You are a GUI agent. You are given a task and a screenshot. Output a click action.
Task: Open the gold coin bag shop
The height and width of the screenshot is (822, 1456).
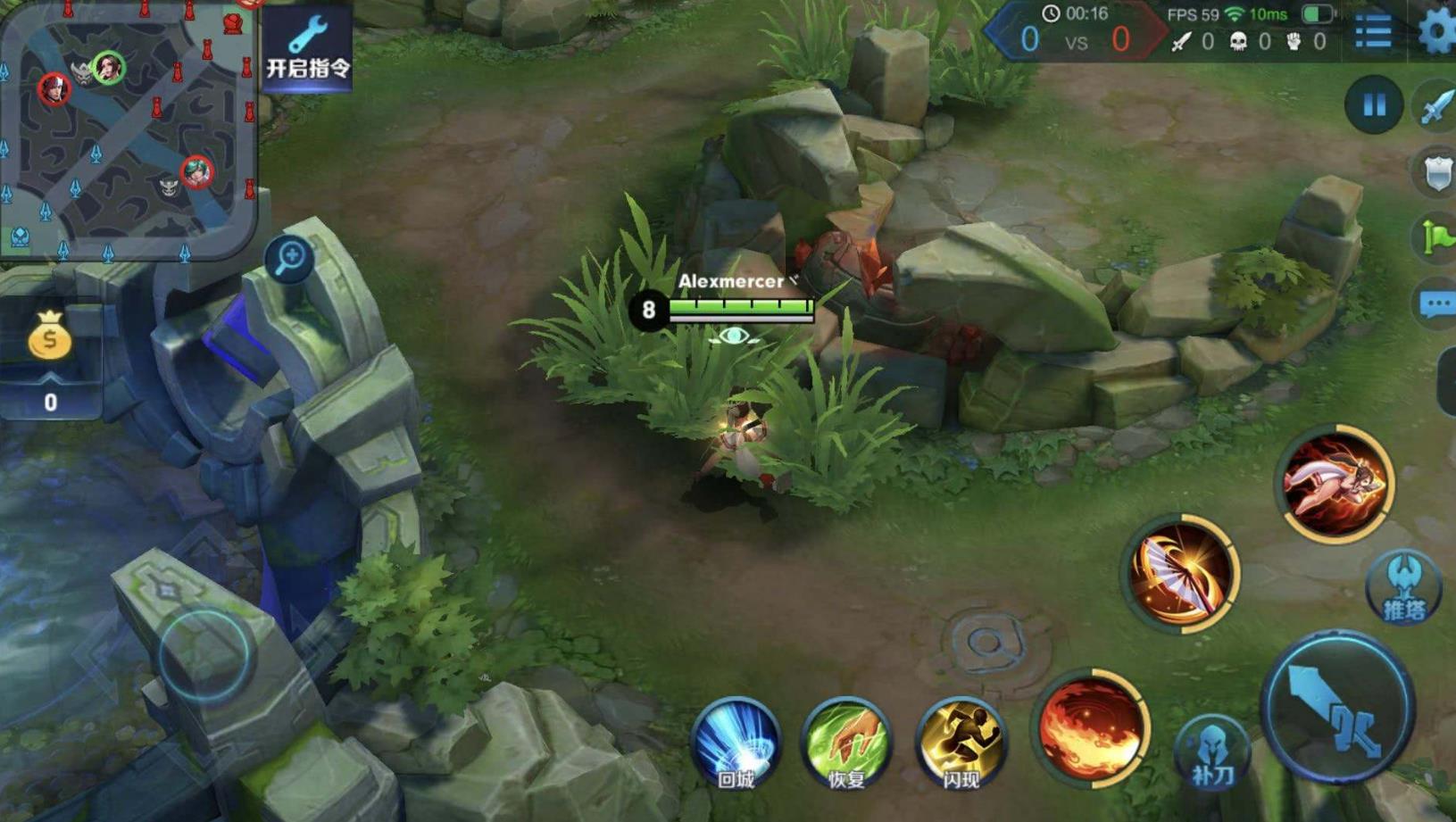(50, 337)
